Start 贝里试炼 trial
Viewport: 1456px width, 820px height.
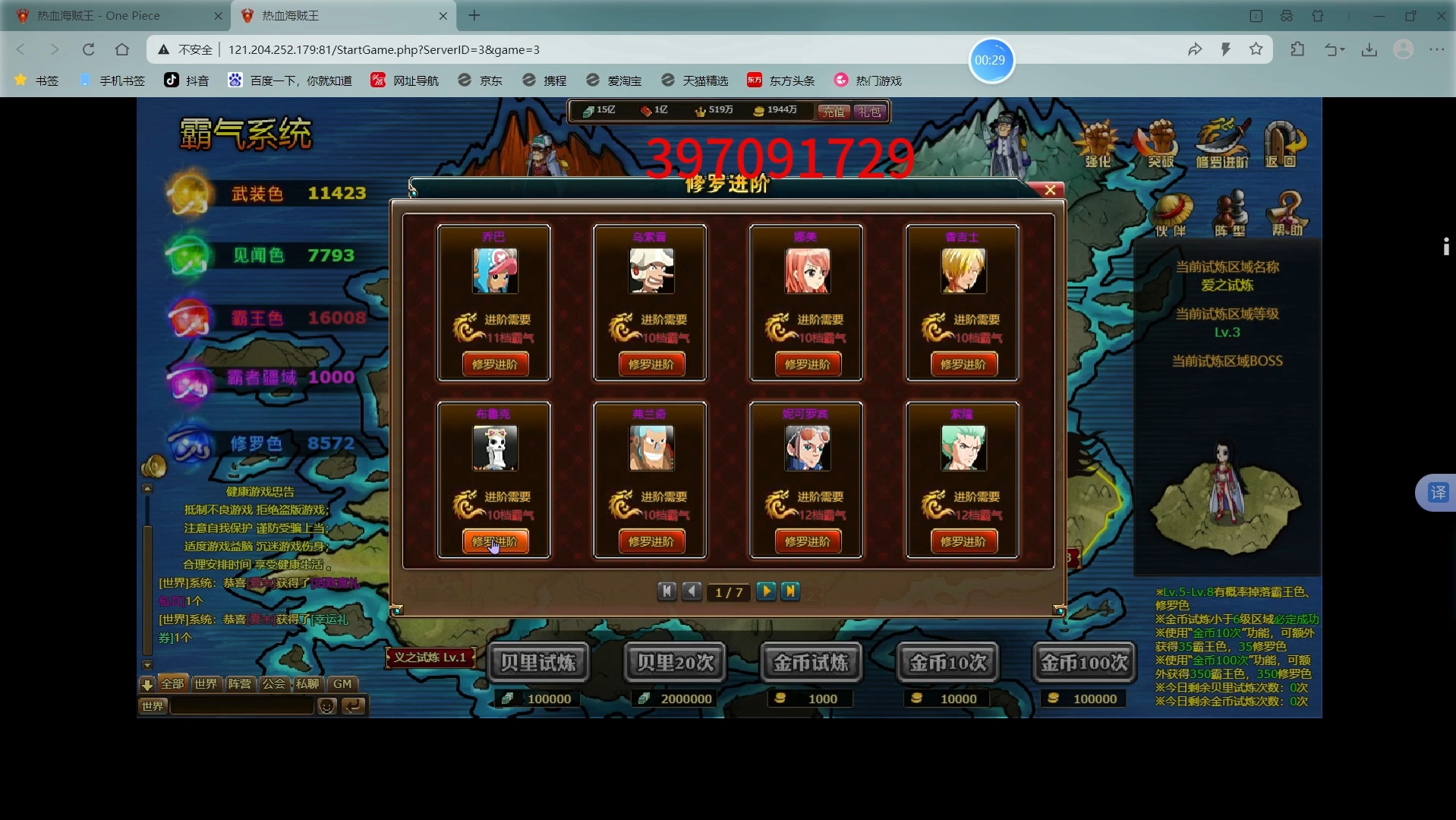point(538,663)
